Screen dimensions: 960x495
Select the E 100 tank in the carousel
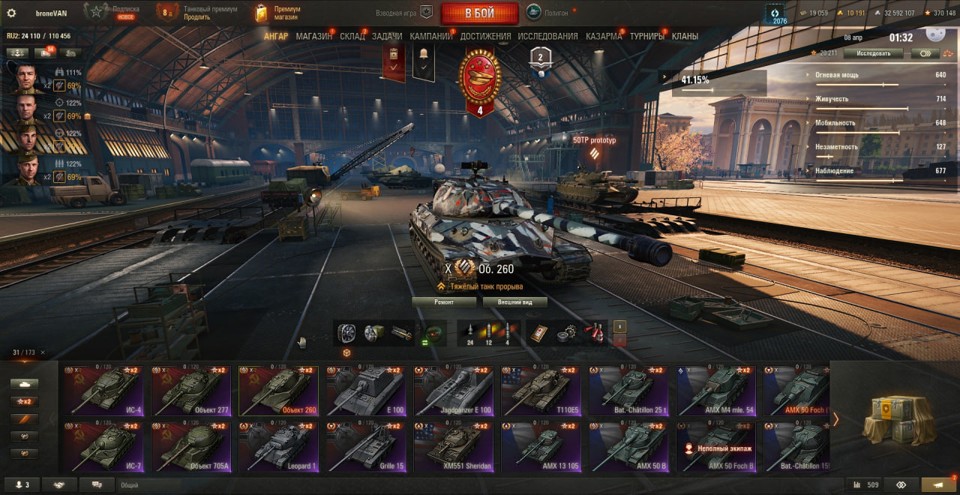pyautogui.click(x=366, y=391)
